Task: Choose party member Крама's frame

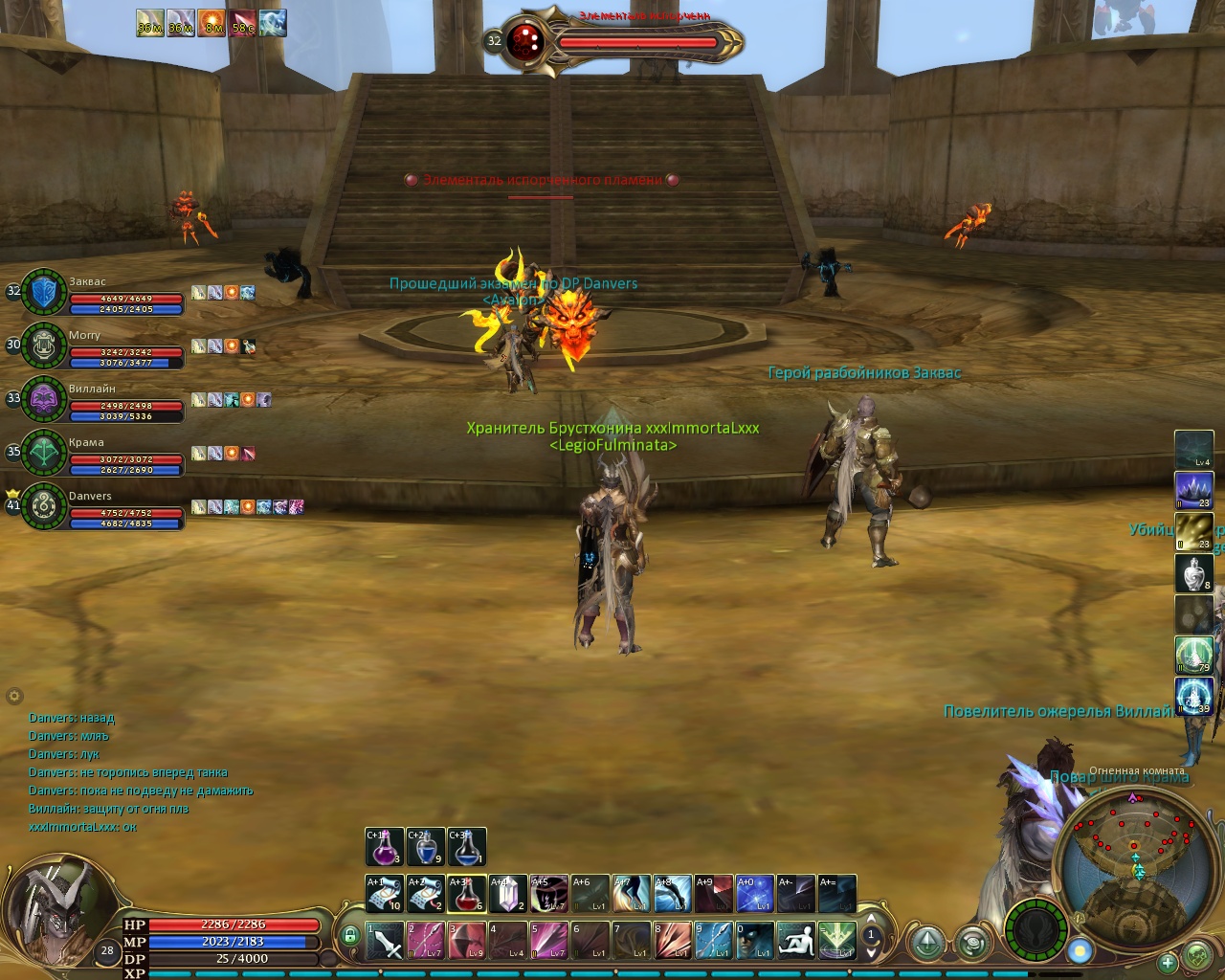Action: [44, 454]
